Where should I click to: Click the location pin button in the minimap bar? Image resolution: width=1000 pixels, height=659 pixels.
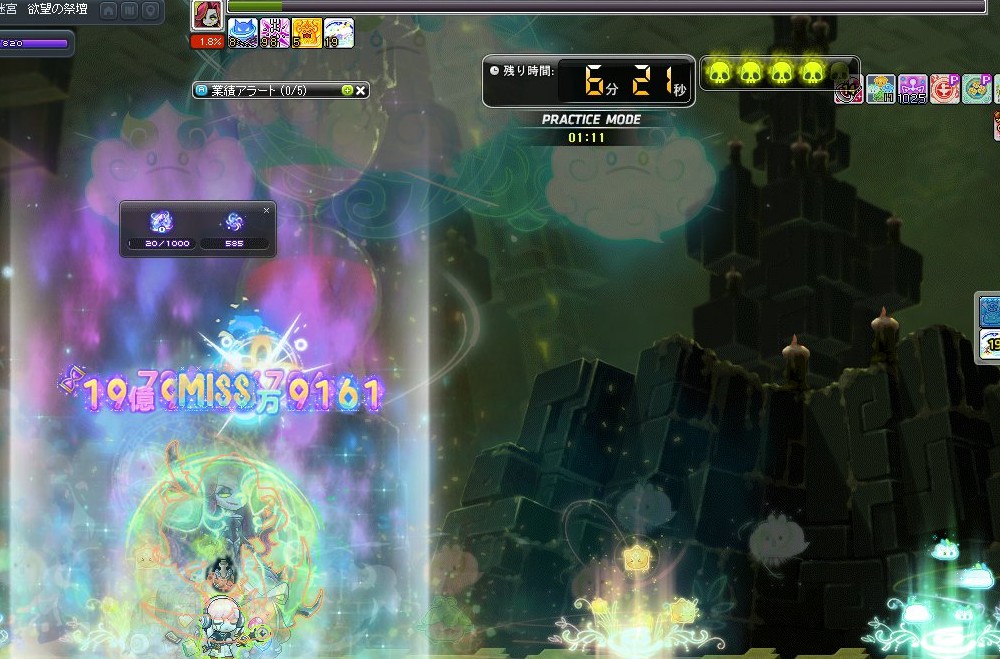pos(150,10)
